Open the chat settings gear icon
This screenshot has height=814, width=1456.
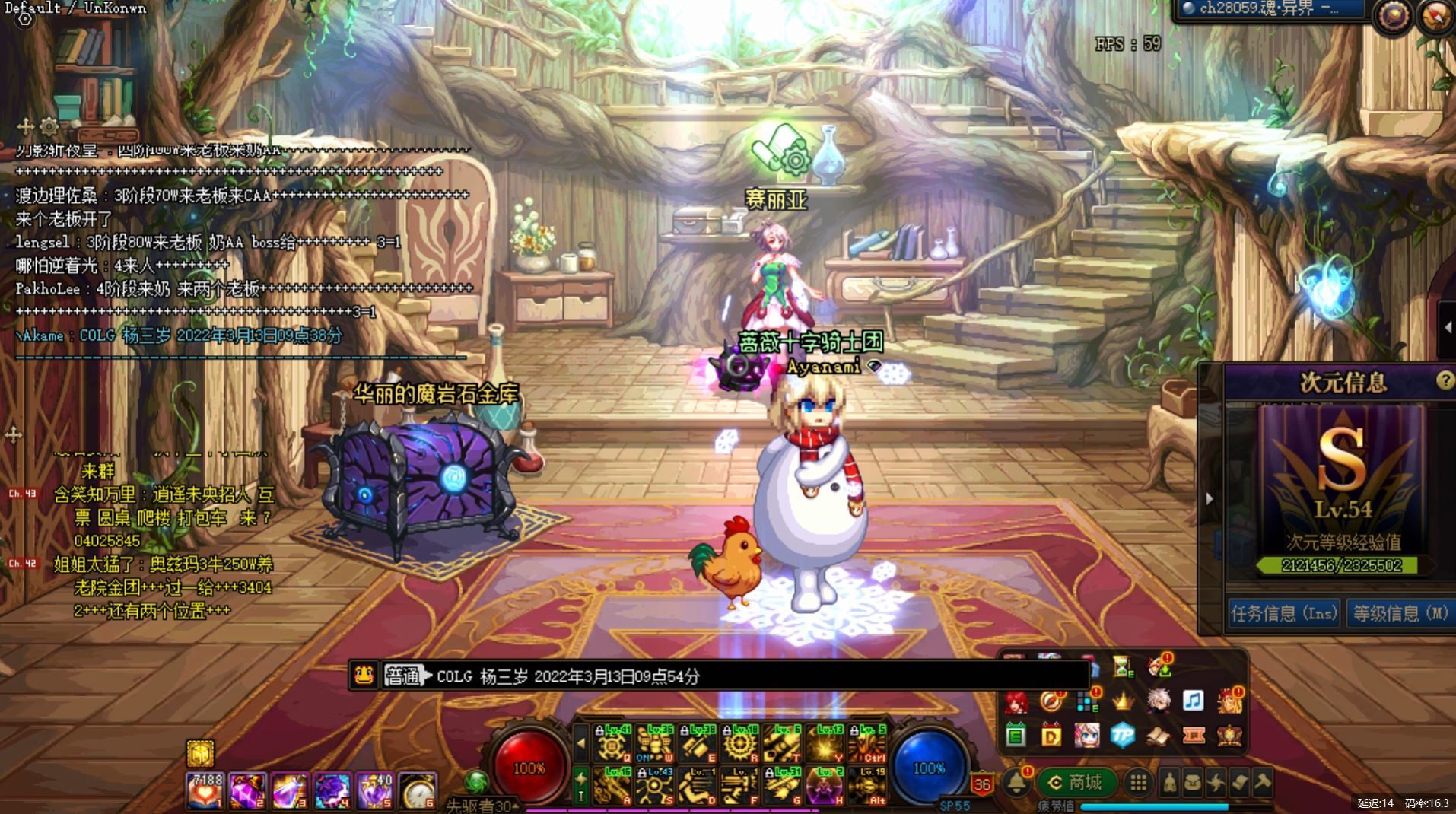tap(49, 126)
